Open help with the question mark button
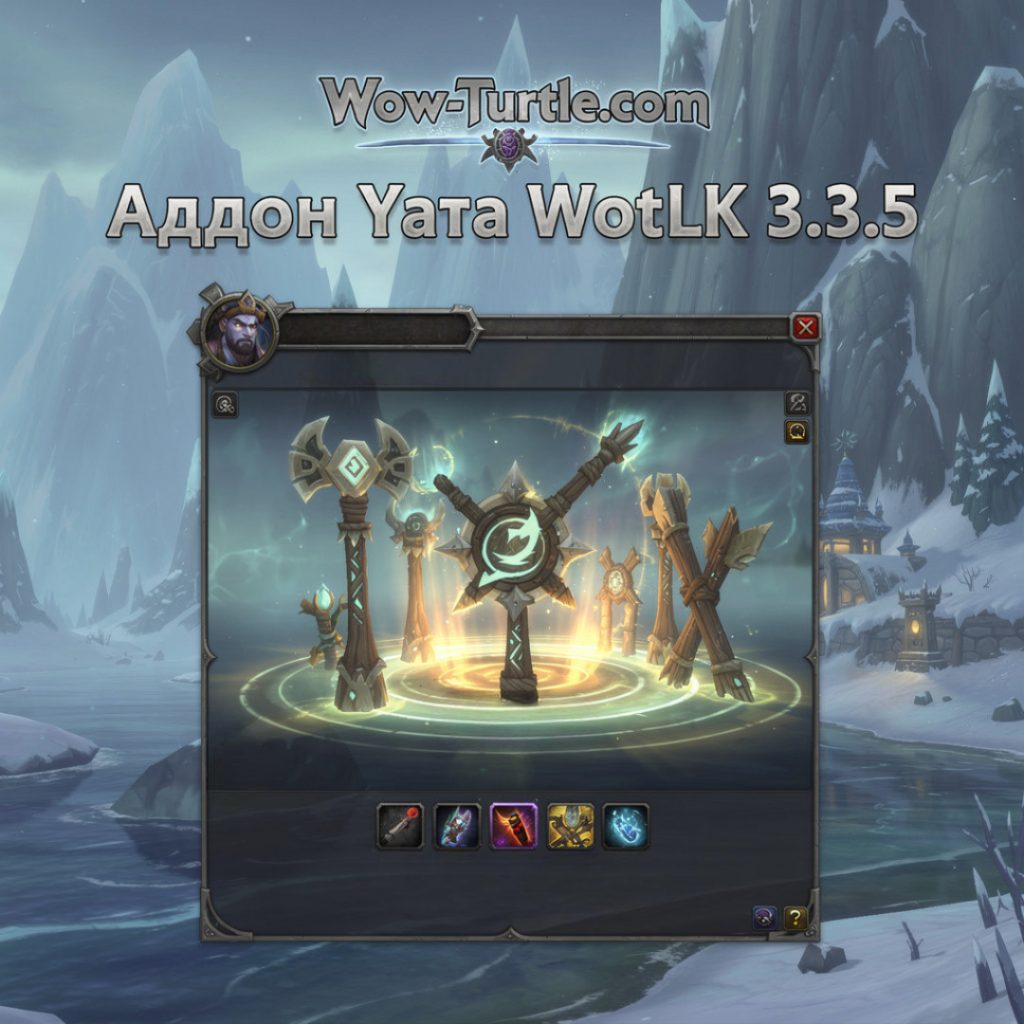Image resolution: width=1024 pixels, height=1024 pixels. coord(795,917)
